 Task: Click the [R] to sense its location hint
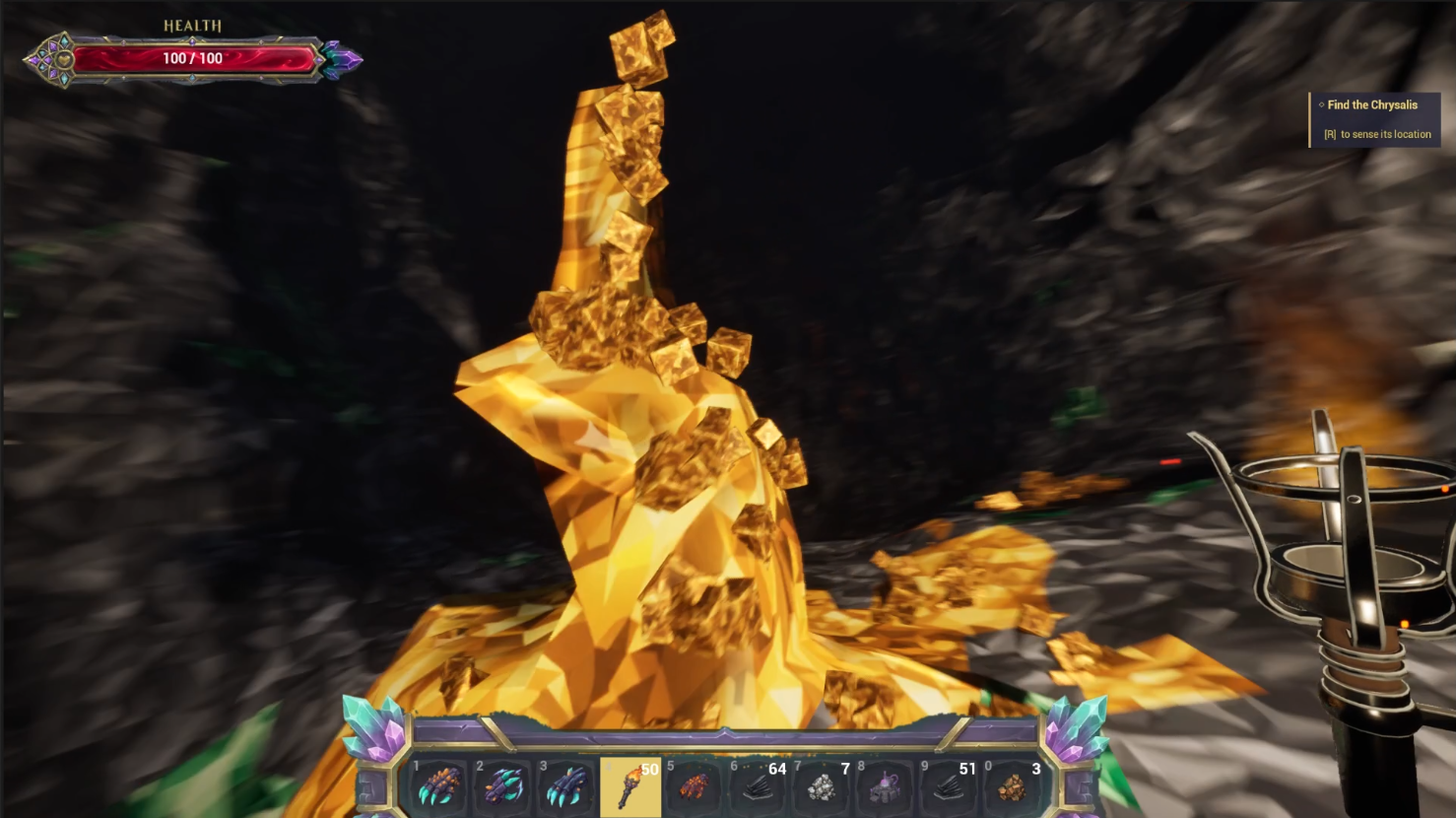[1377, 134]
